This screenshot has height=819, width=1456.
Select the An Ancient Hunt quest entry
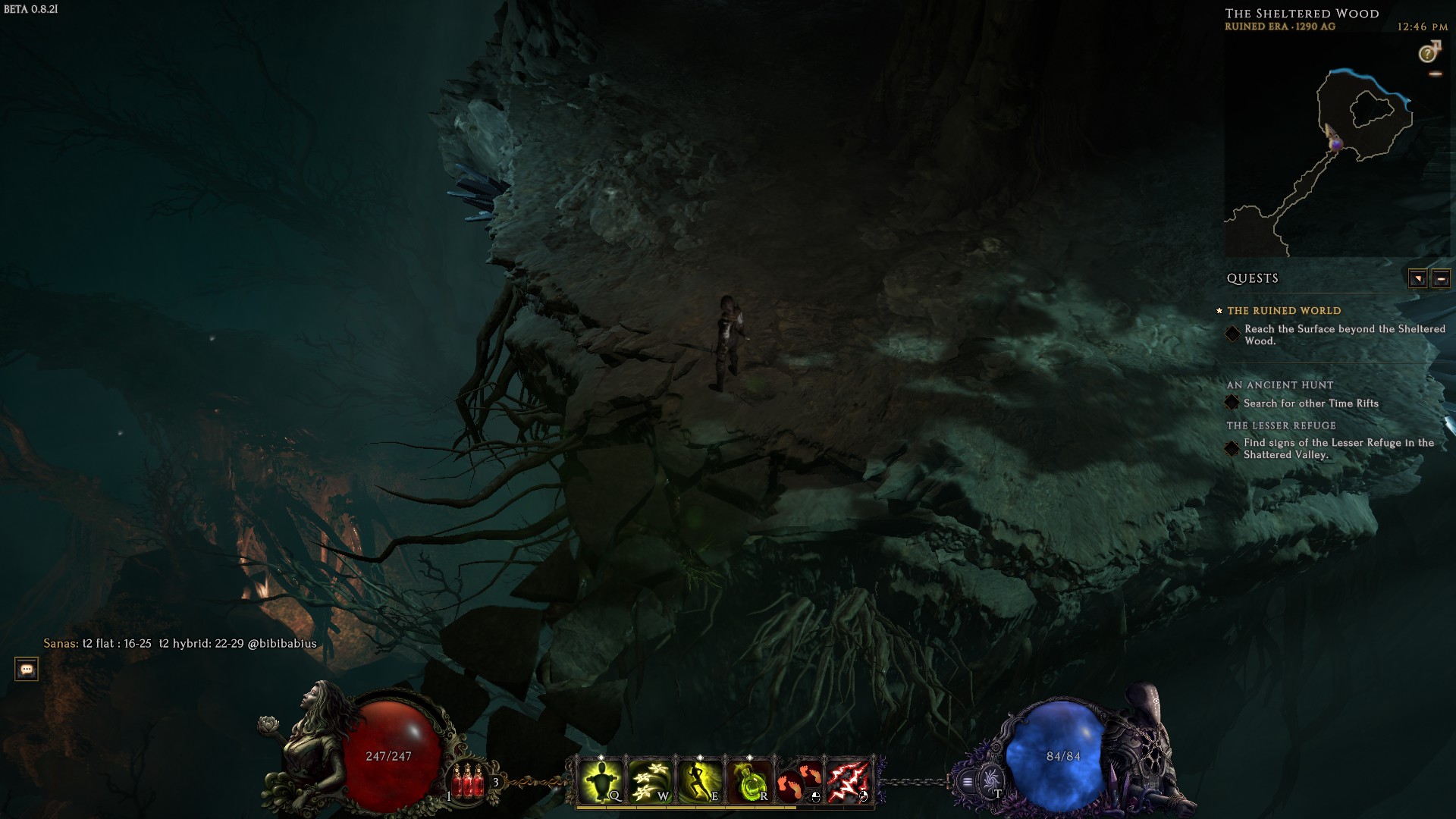coord(1279,385)
